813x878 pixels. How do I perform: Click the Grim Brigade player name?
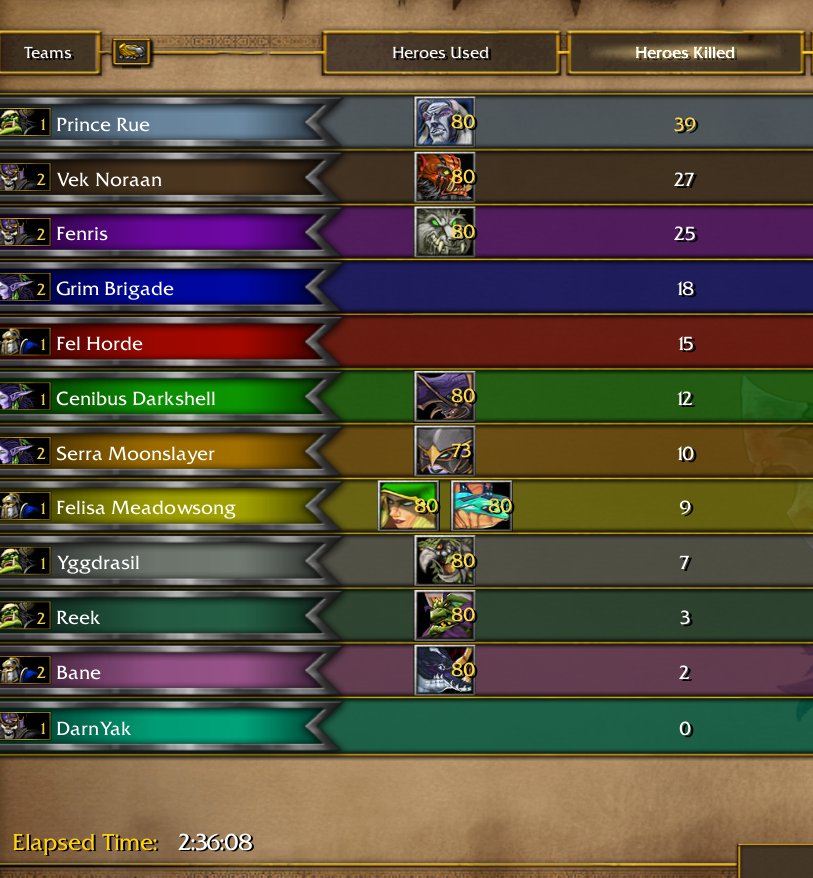pyautogui.click(x=115, y=289)
